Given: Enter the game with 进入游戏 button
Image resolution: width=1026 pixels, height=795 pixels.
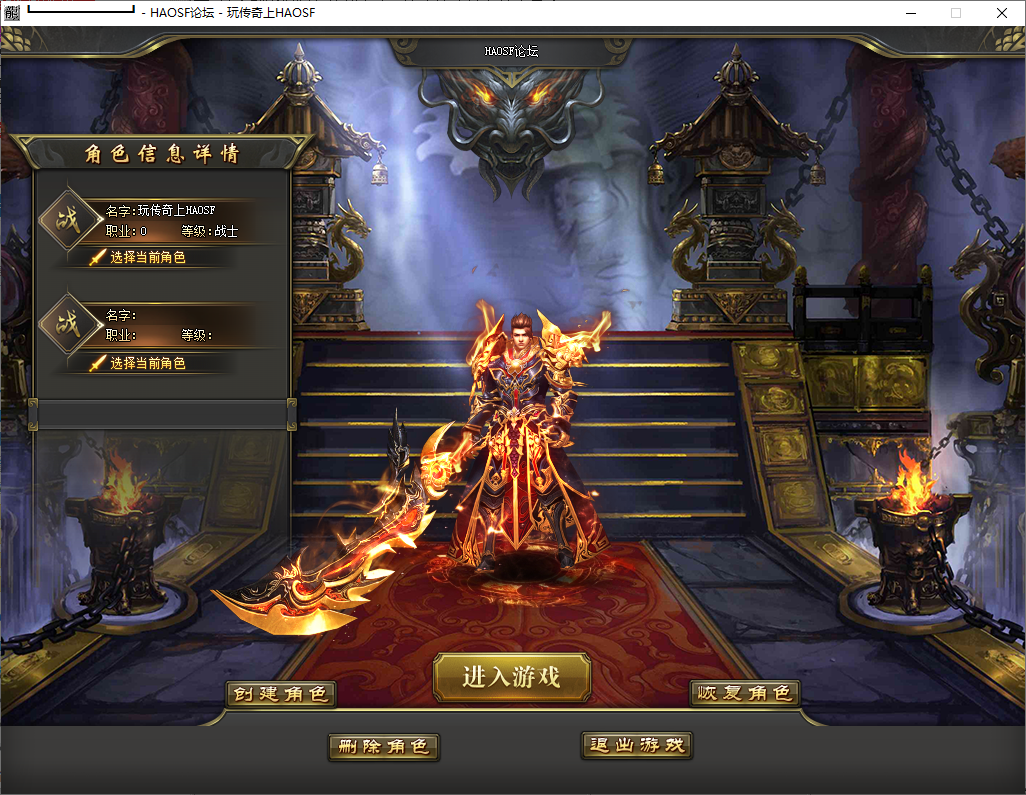Looking at the screenshot, I should 512,677.
